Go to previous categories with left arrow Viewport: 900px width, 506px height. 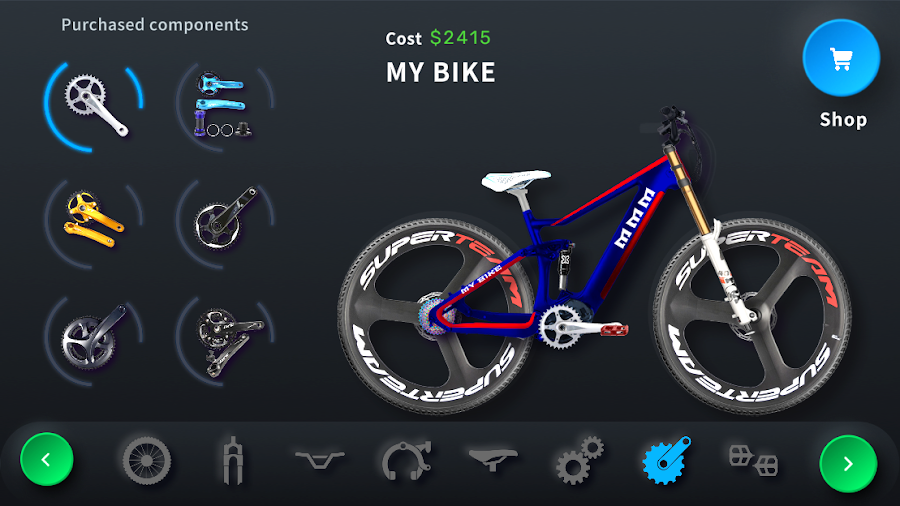[x=47, y=461]
